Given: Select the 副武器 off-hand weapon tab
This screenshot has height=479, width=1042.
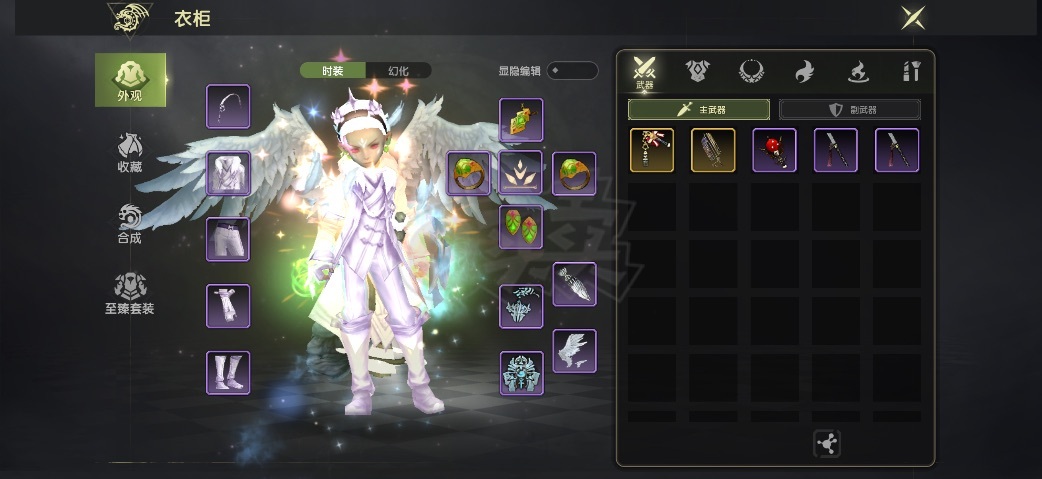Looking at the screenshot, I should point(849,109).
